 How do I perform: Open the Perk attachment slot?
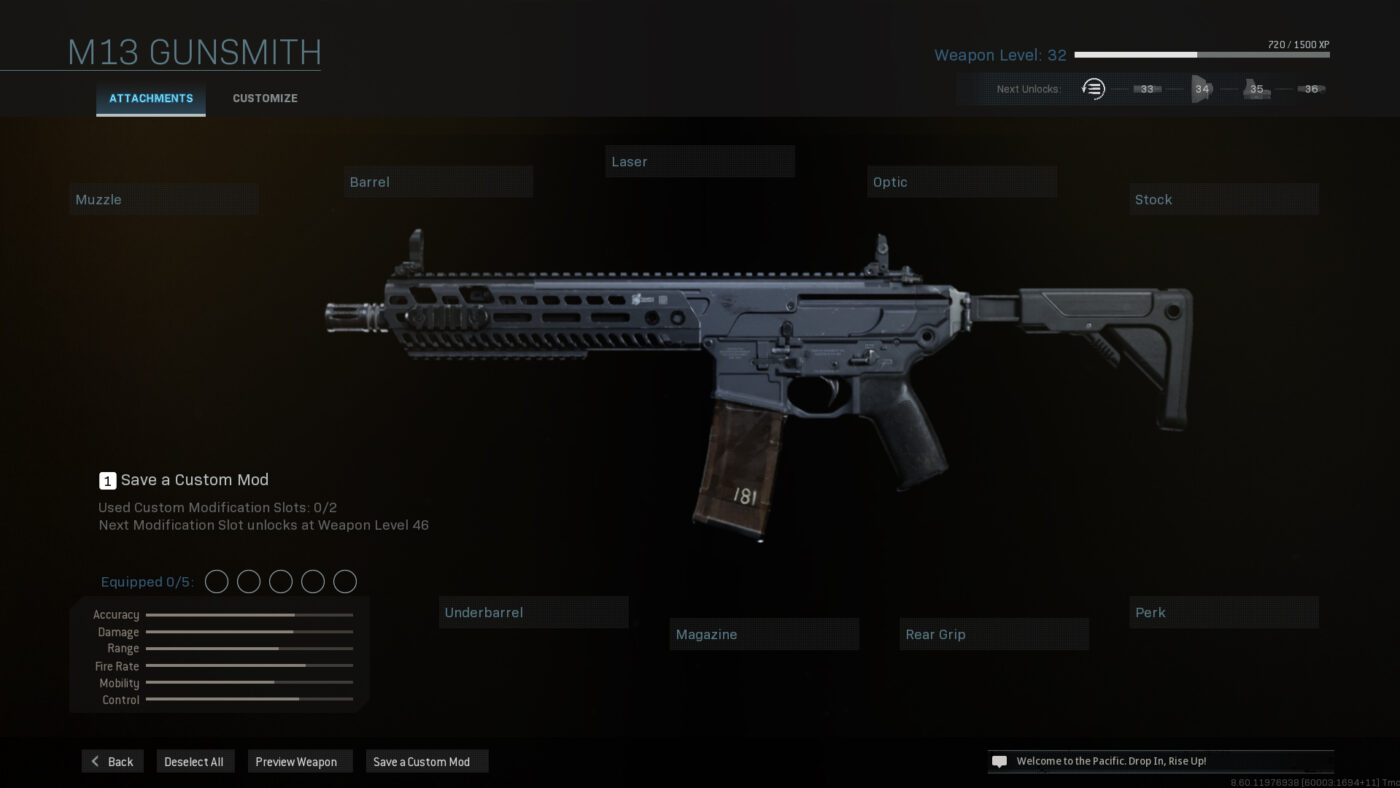(1223, 612)
